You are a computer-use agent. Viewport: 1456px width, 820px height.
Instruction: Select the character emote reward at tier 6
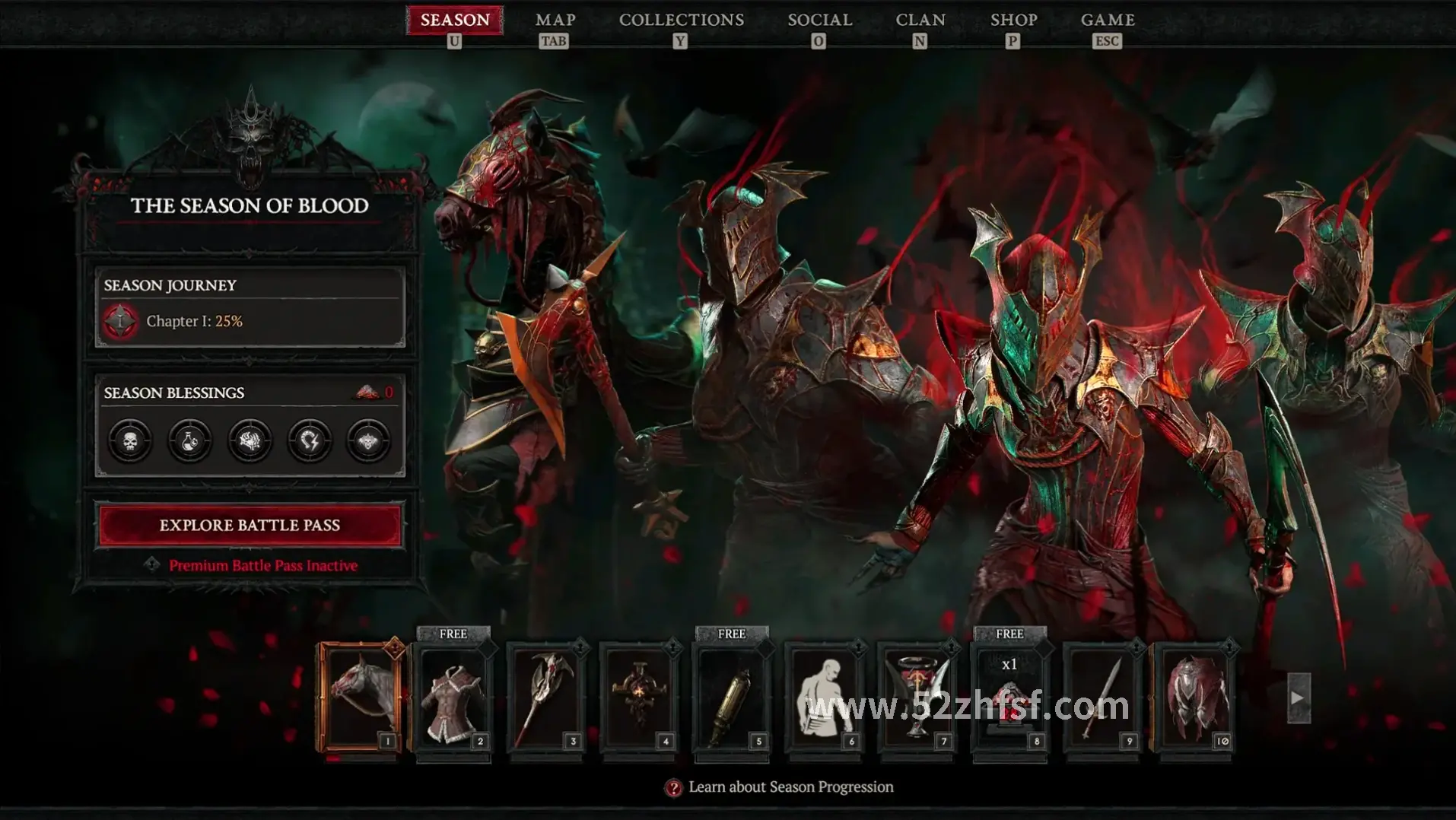point(825,698)
